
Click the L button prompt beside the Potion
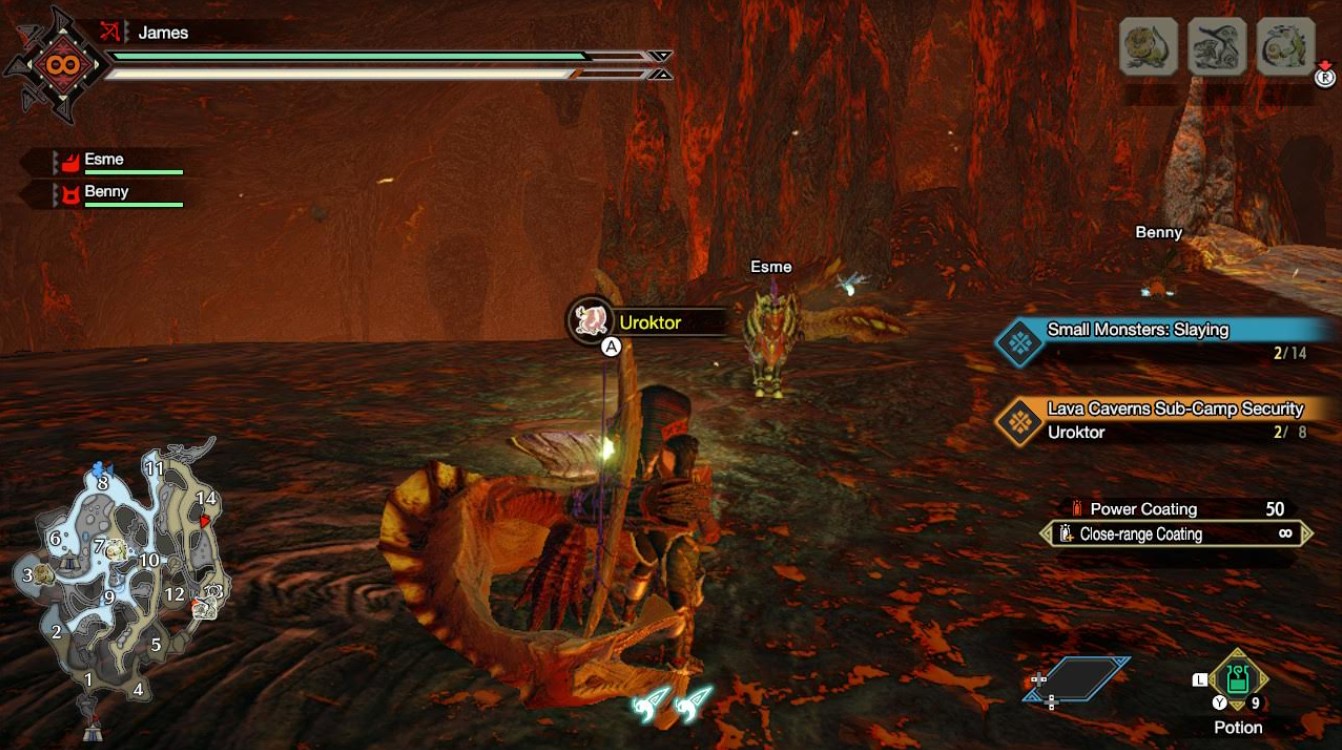(1200, 679)
